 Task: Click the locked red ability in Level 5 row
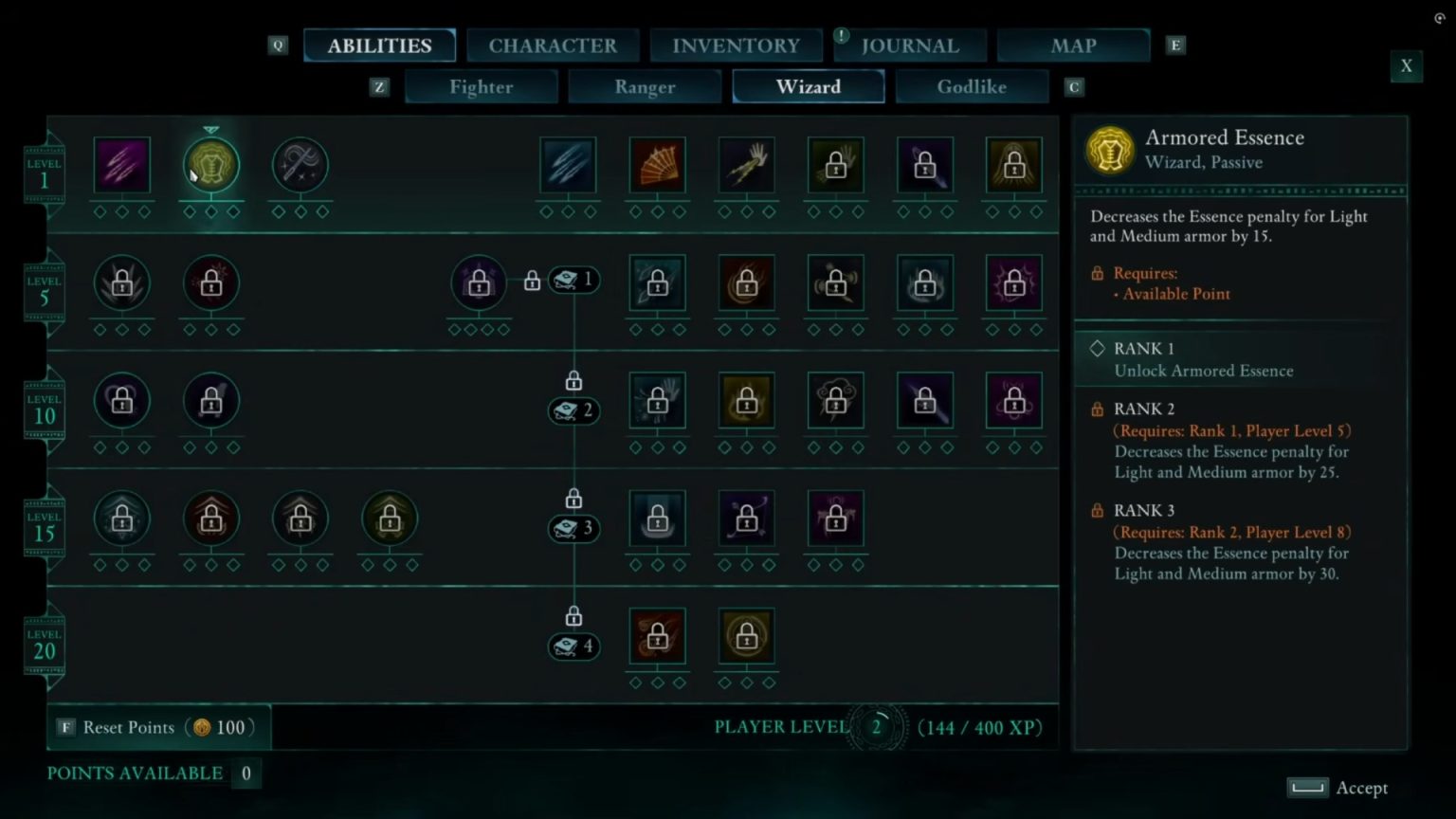[x=211, y=282]
